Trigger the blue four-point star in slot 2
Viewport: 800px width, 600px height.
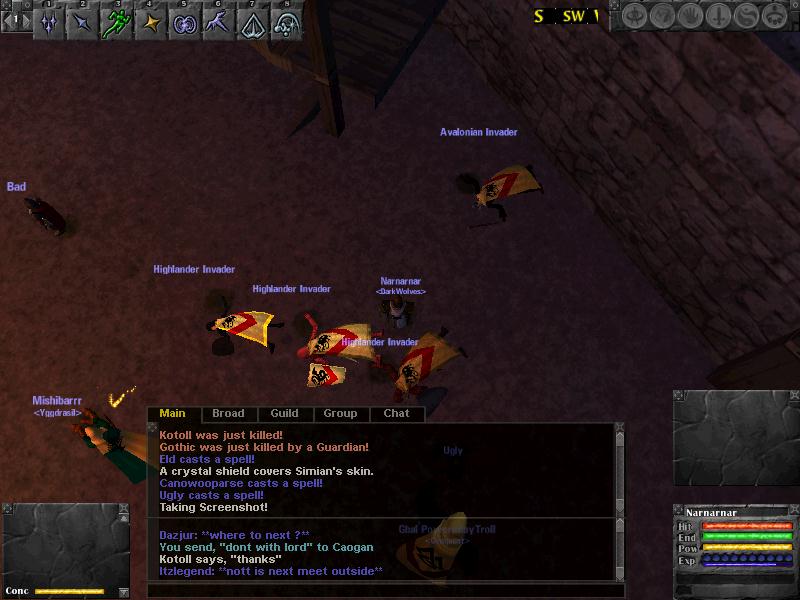coord(83,23)
